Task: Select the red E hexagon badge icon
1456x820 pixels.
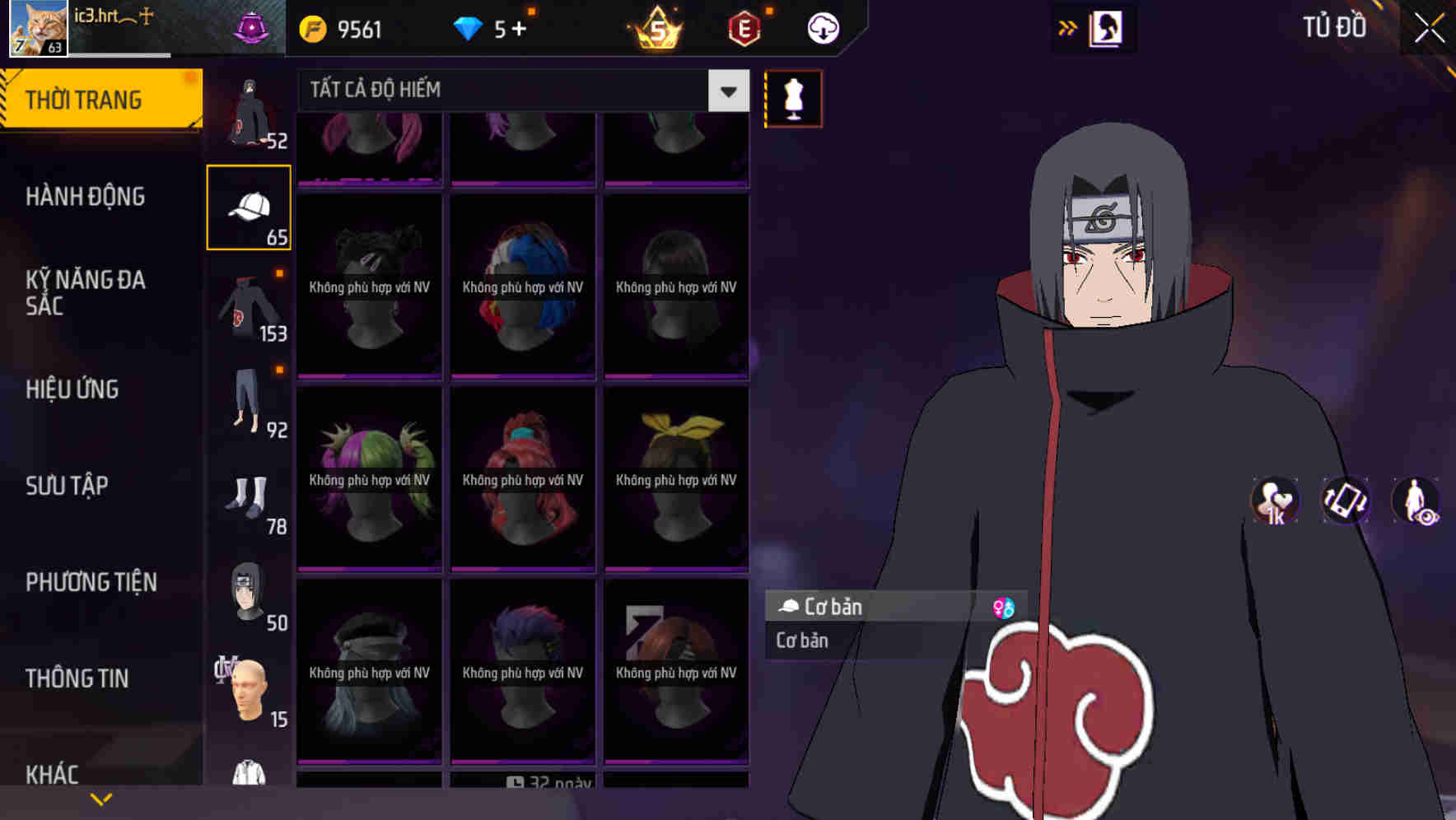Action: (x=742, y=27)
